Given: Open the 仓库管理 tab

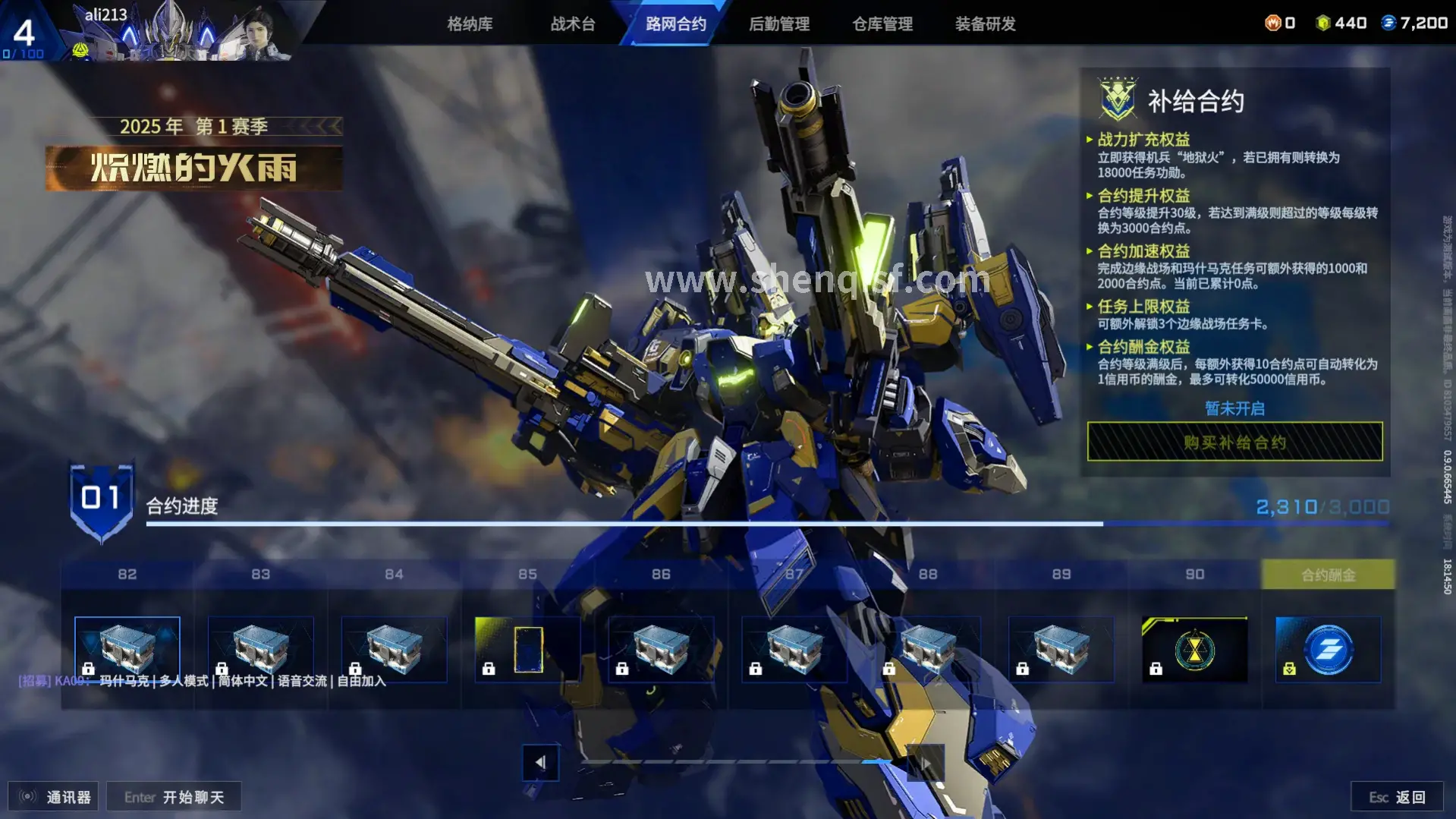Looking at the screenshot, I should coord(882,24).
